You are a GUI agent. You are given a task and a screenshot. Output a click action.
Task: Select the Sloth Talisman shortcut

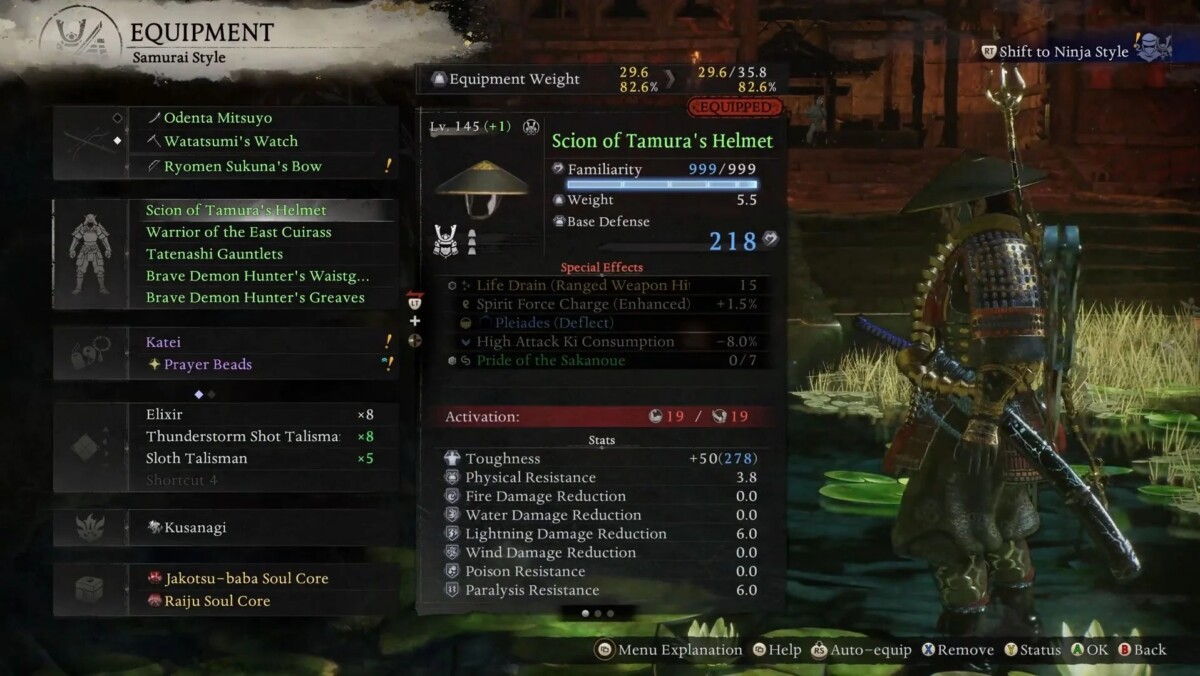[x=196, y=459]
